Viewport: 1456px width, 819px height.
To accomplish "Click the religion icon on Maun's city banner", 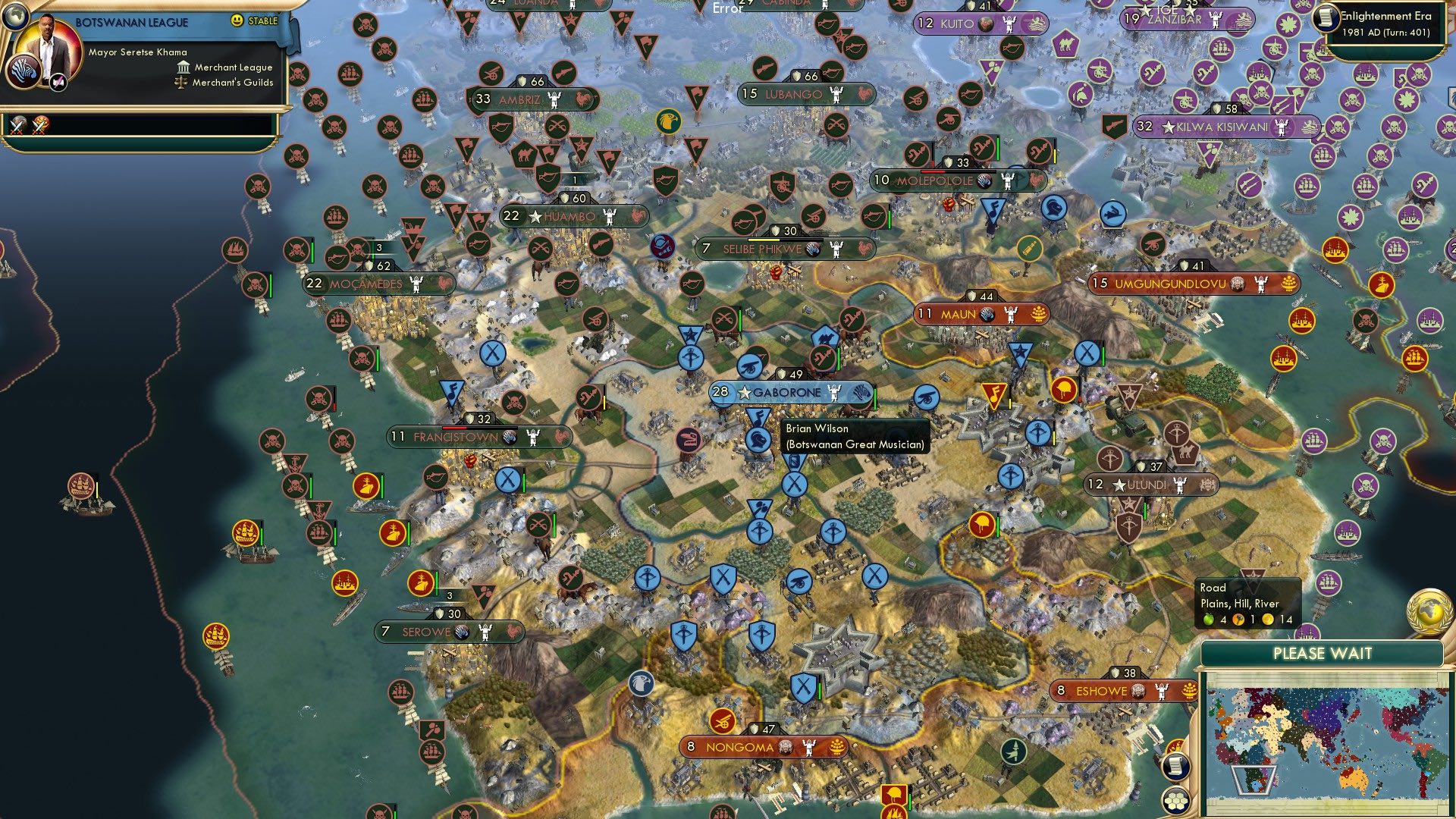I will (987, 315).
